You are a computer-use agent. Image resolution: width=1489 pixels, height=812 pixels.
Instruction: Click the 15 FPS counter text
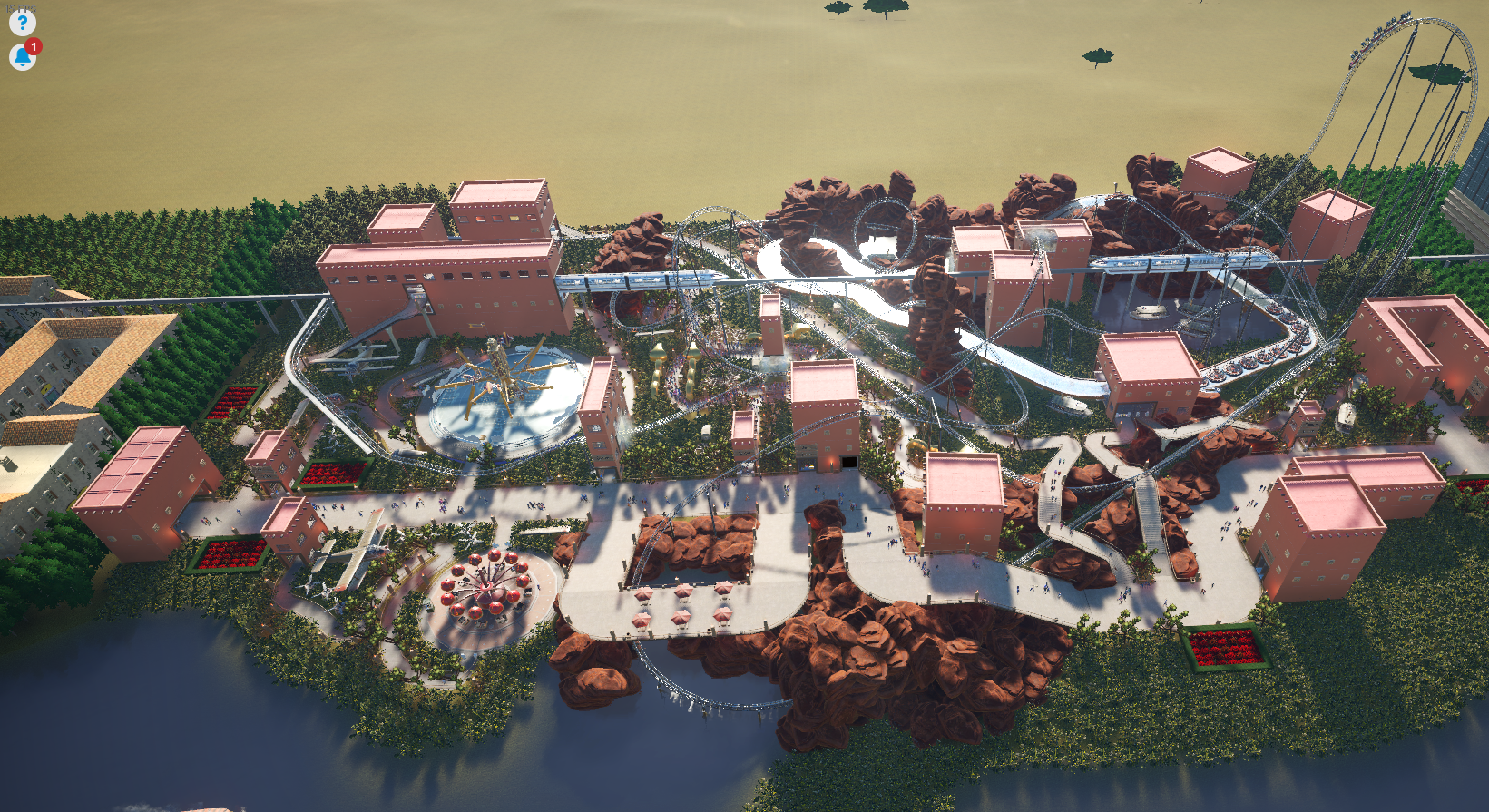20,7
